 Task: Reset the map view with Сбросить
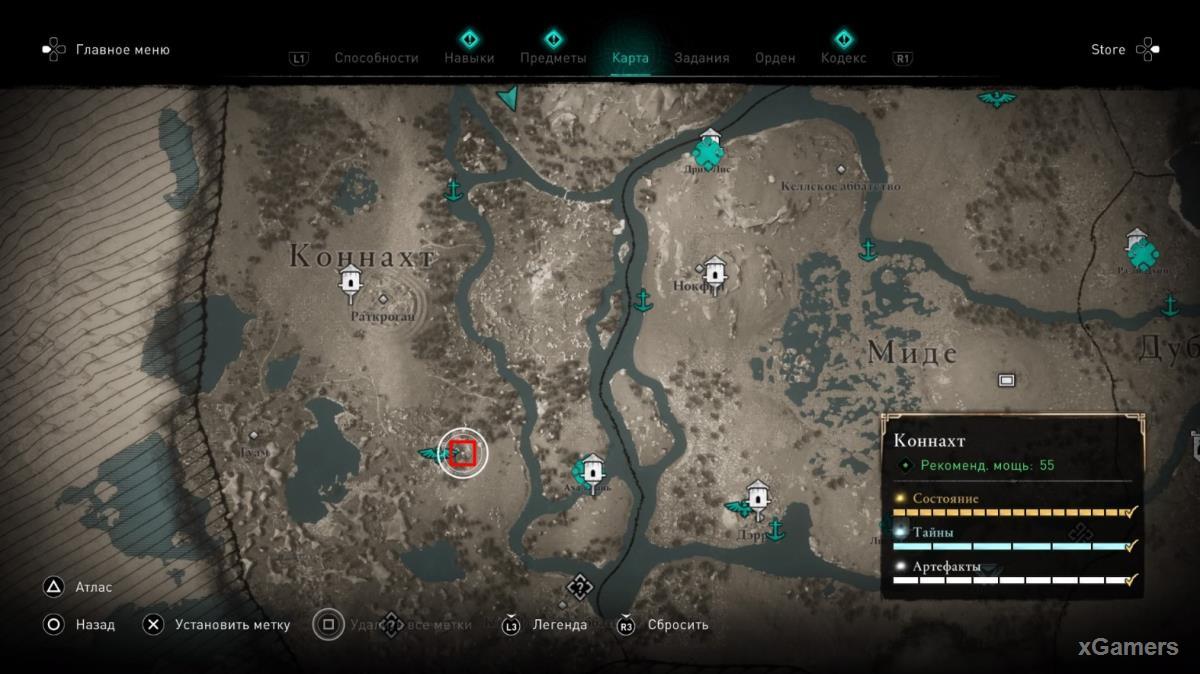[x=677, y=625]
